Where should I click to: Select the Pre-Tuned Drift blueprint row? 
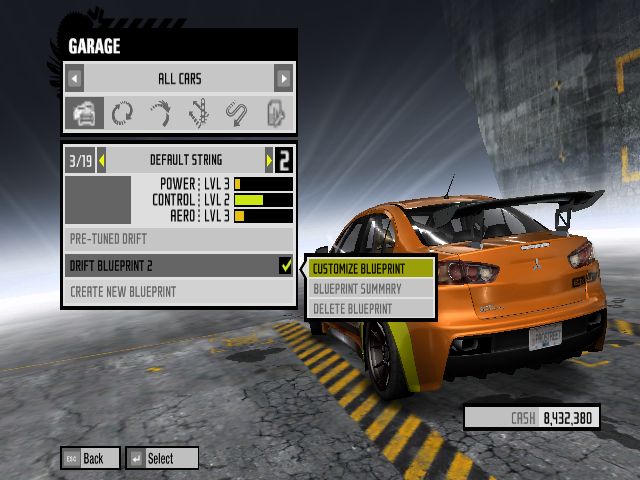[x=179, y=239]
